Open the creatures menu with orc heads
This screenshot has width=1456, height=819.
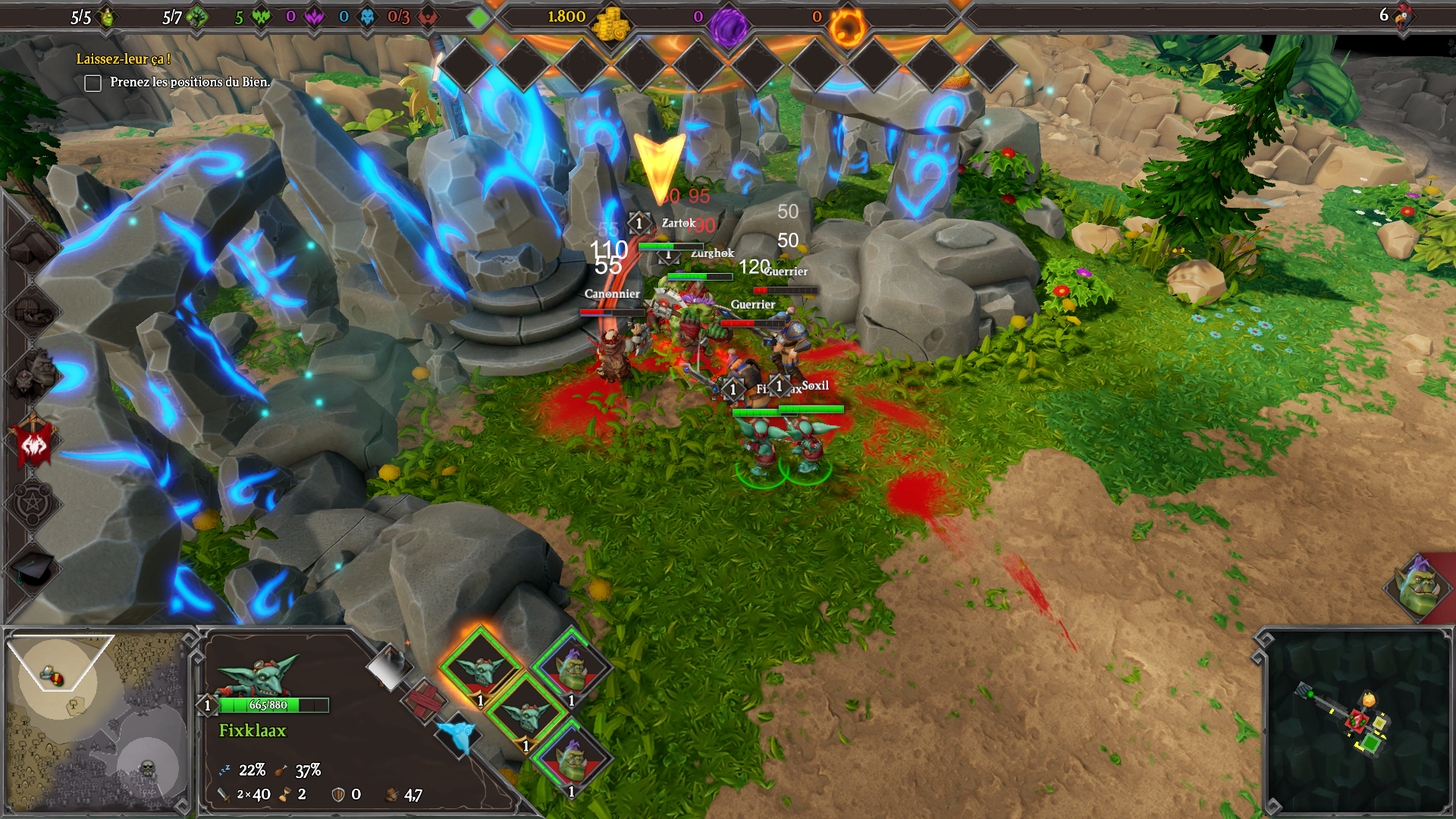tap(32, 374)
